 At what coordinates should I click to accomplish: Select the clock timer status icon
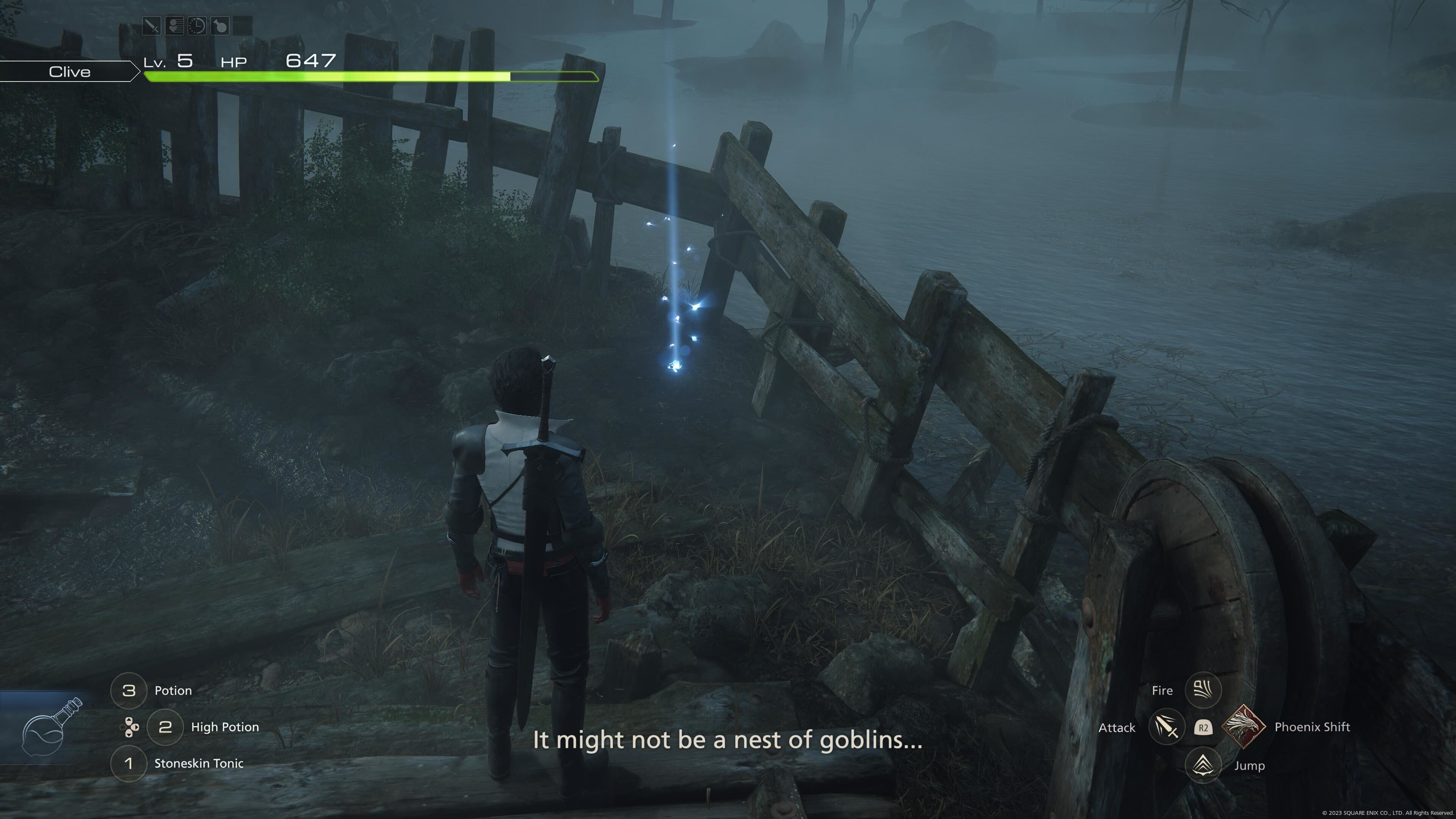197,26
